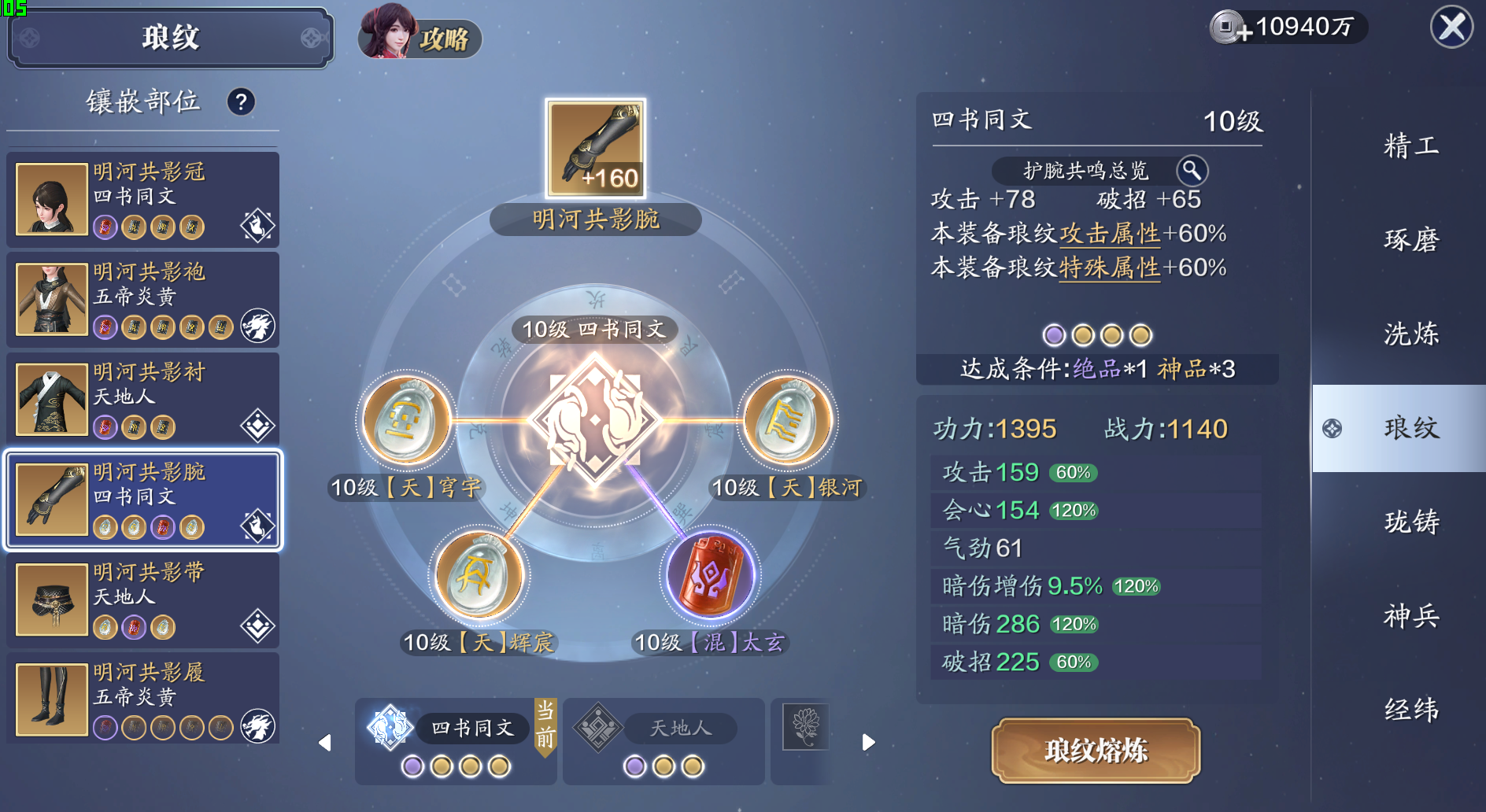Switch to the 琢磨 tab

(x=1410, y=240)
